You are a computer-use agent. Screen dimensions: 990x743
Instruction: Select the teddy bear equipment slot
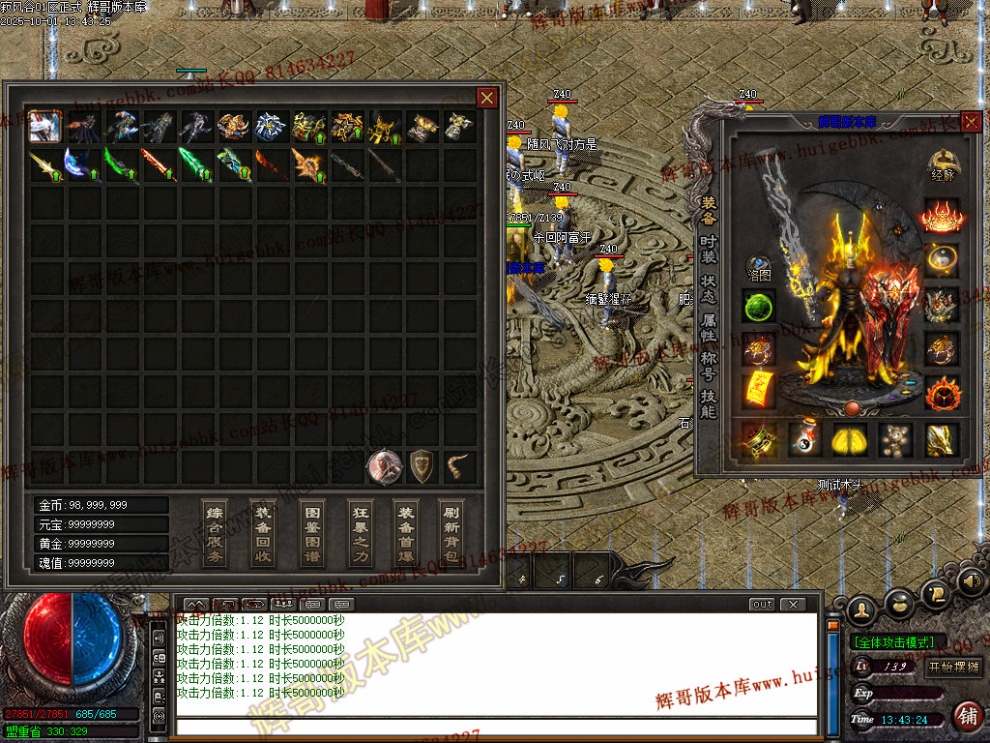895,439
